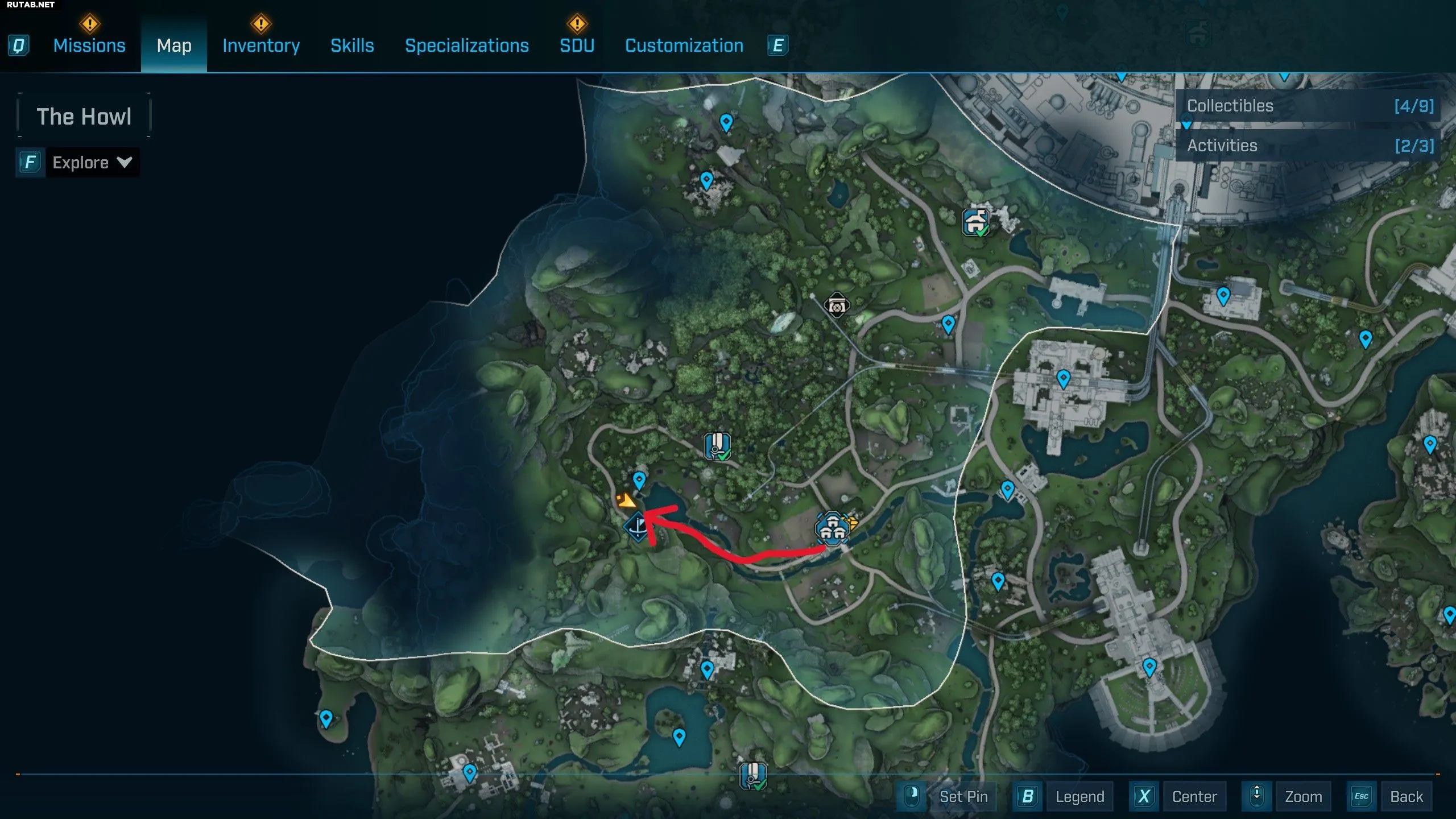1456x819 pixels.
Task: Open the map Legend
Action: point(1079,796)
